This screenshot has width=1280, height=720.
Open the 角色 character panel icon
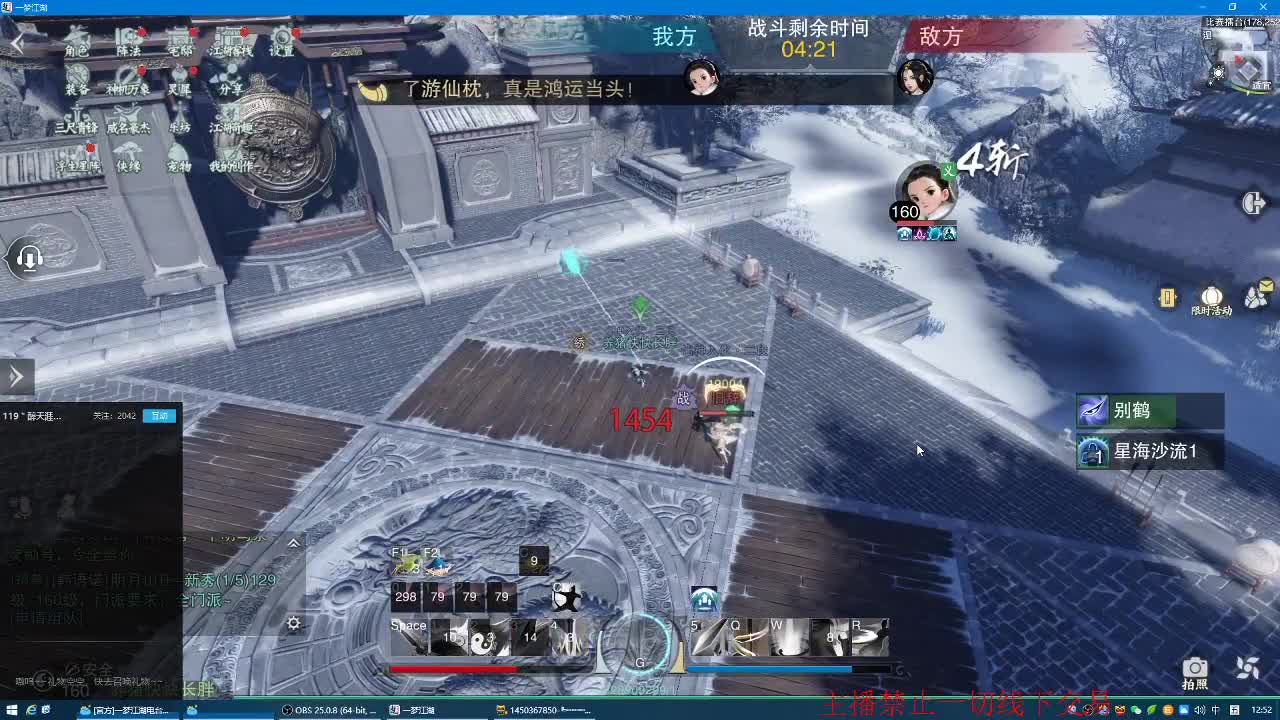click(x=76, y=37)
